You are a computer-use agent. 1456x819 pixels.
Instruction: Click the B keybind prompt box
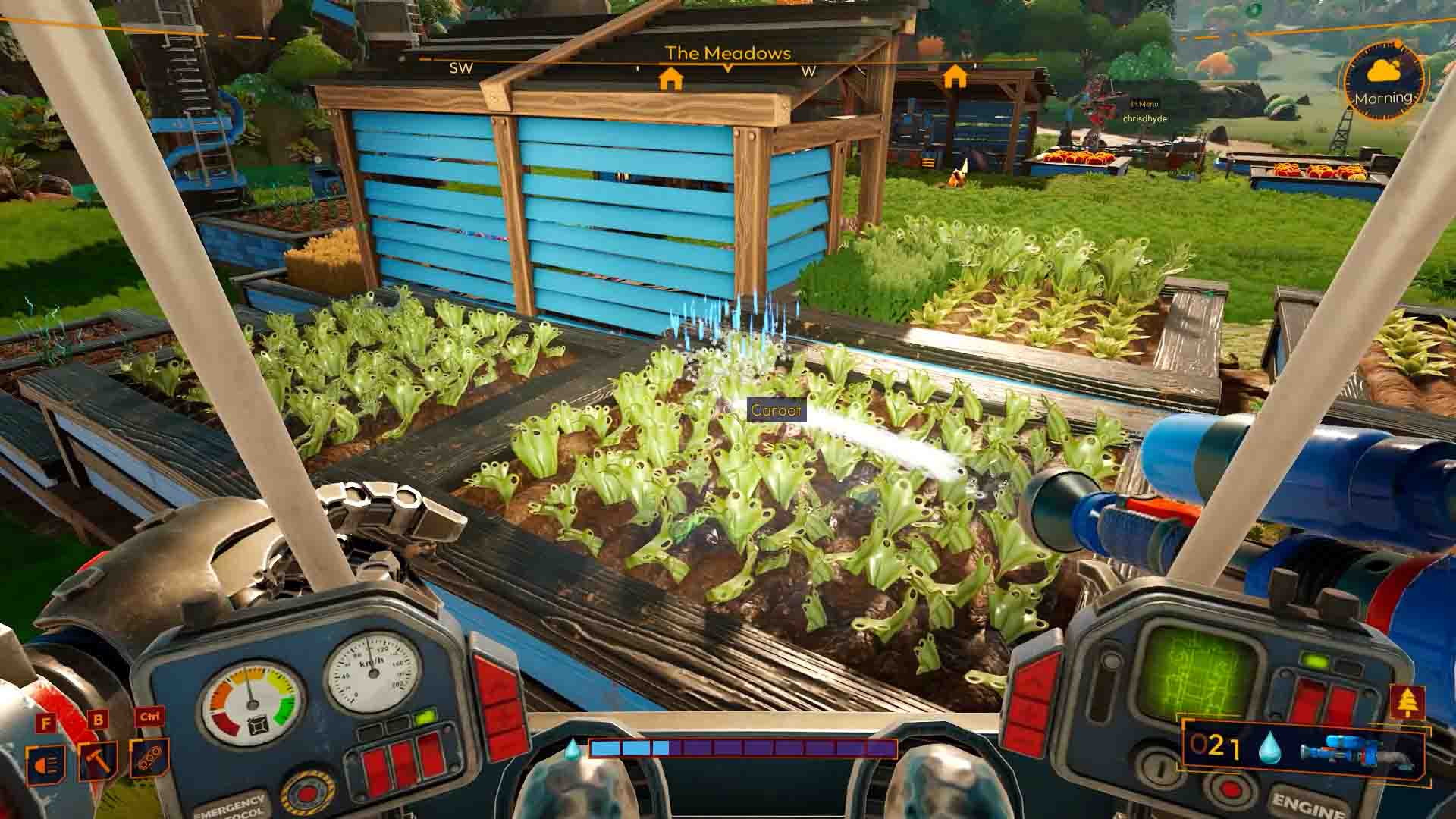click(98, 719)
